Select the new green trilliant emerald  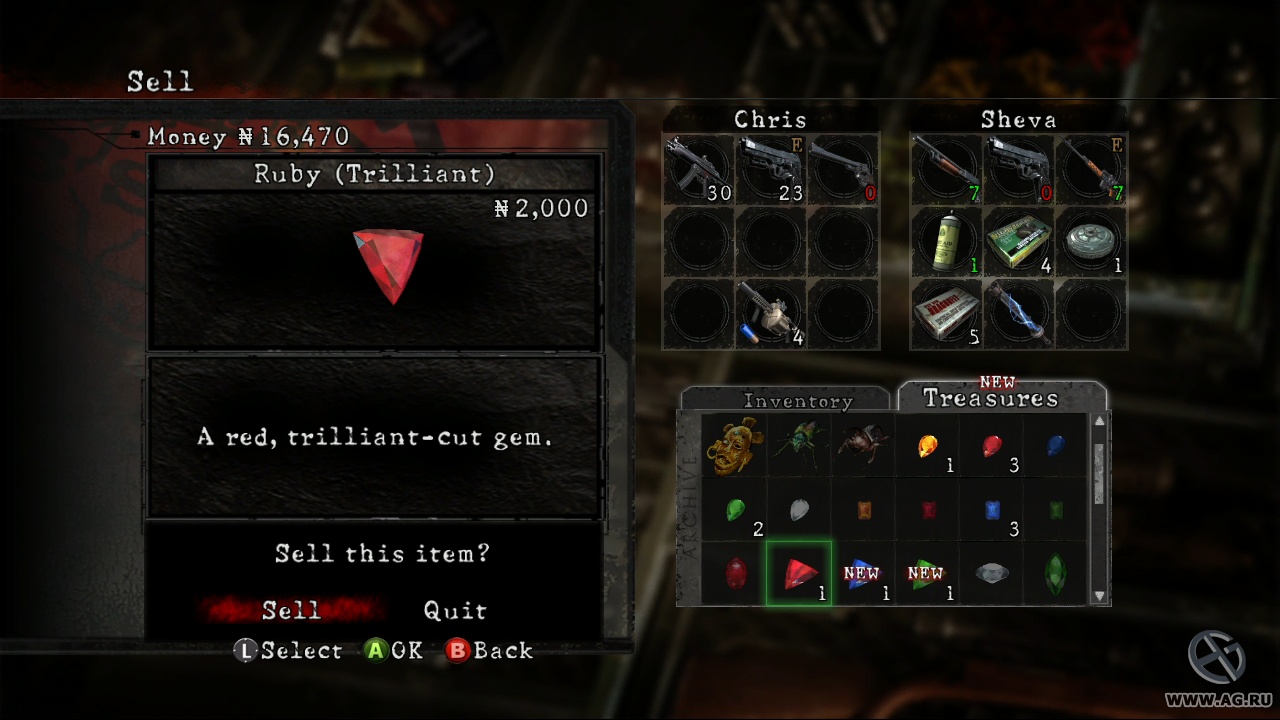[927, 573]
